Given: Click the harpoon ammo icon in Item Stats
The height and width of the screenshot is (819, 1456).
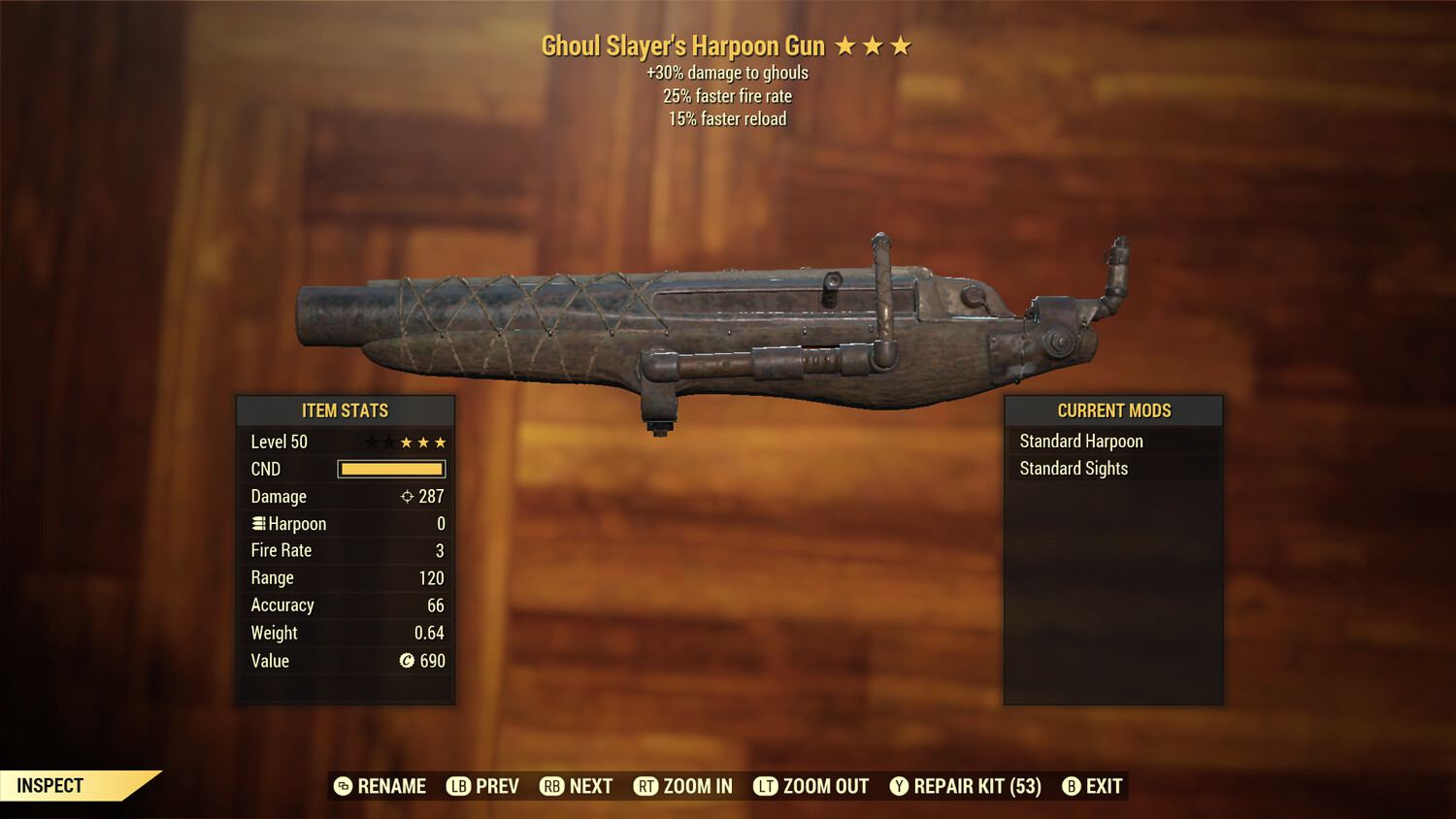Looking at the screenshot, I should (x=258, y=523).
